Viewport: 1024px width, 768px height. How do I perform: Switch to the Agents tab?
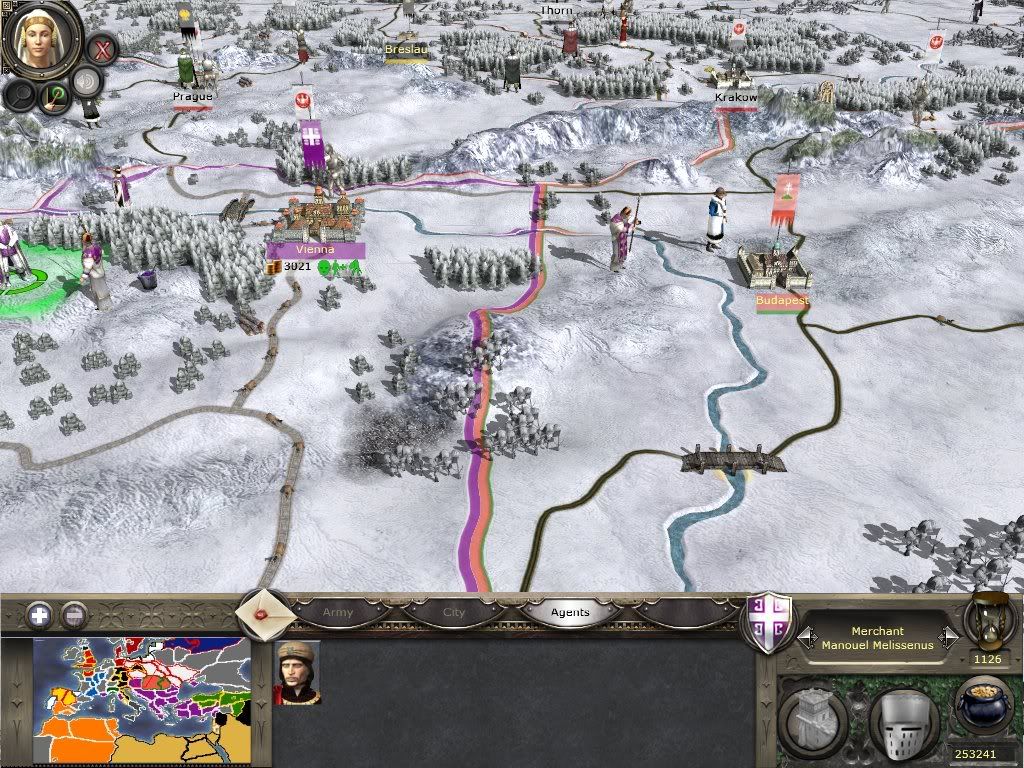(x=571, y=612)
